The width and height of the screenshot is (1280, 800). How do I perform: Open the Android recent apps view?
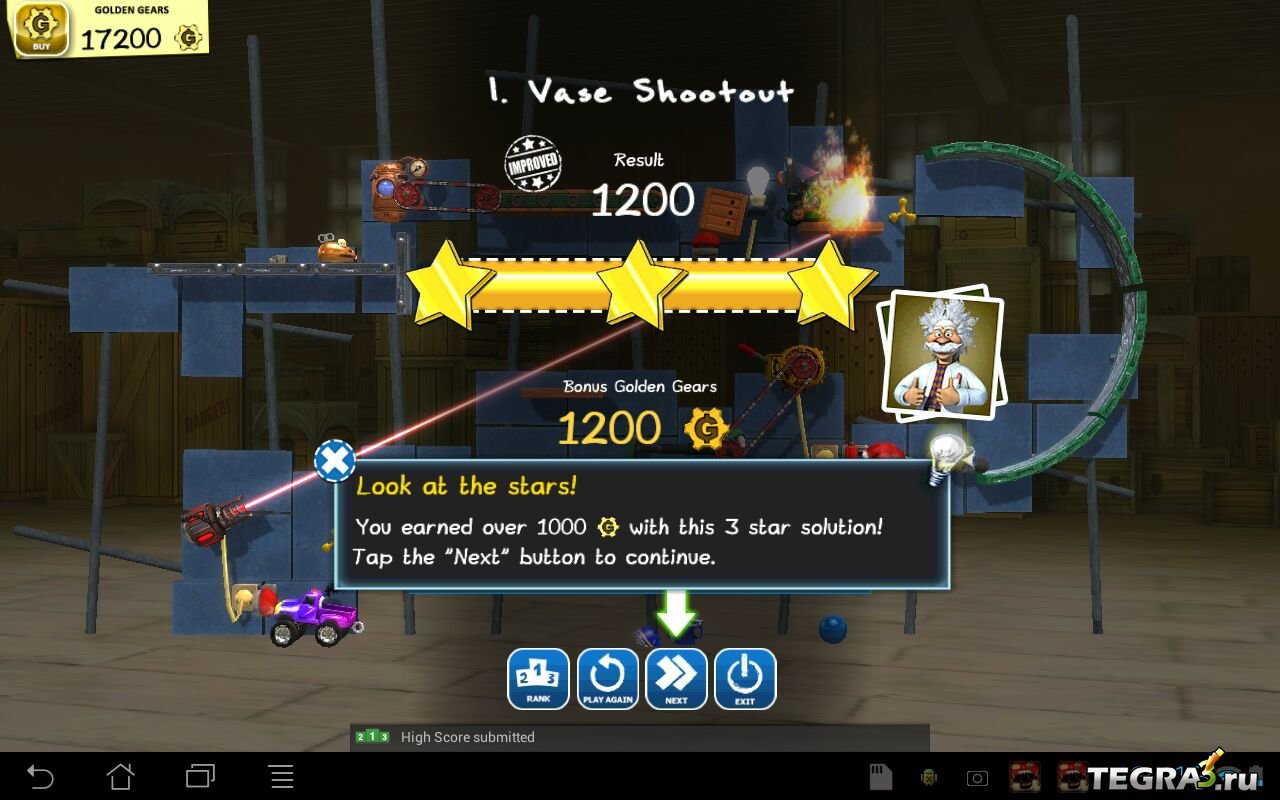tap(200, 776)
